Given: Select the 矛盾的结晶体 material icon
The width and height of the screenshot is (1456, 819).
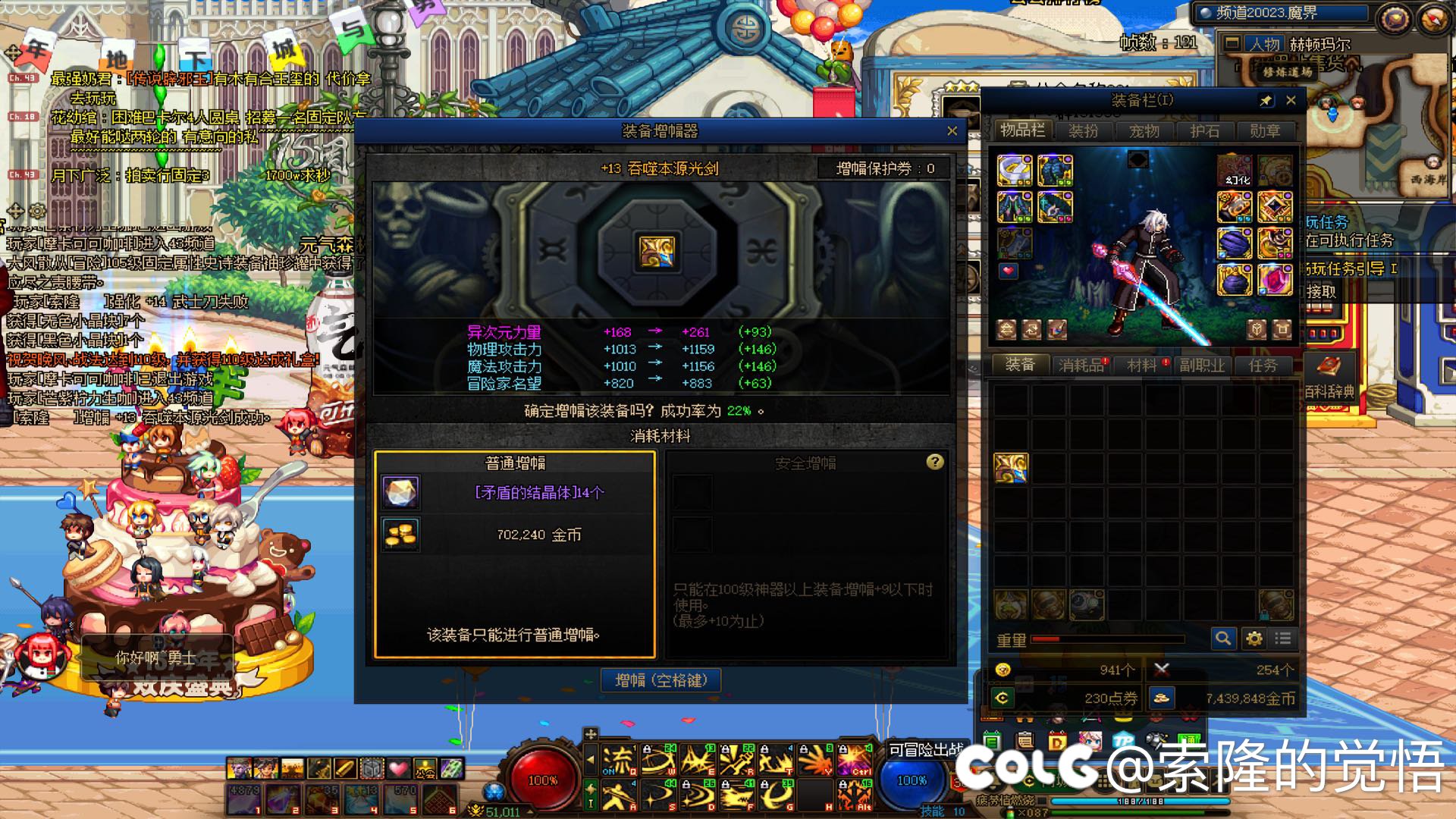Looking at the screenshot, I should click(x=400, y=492).
